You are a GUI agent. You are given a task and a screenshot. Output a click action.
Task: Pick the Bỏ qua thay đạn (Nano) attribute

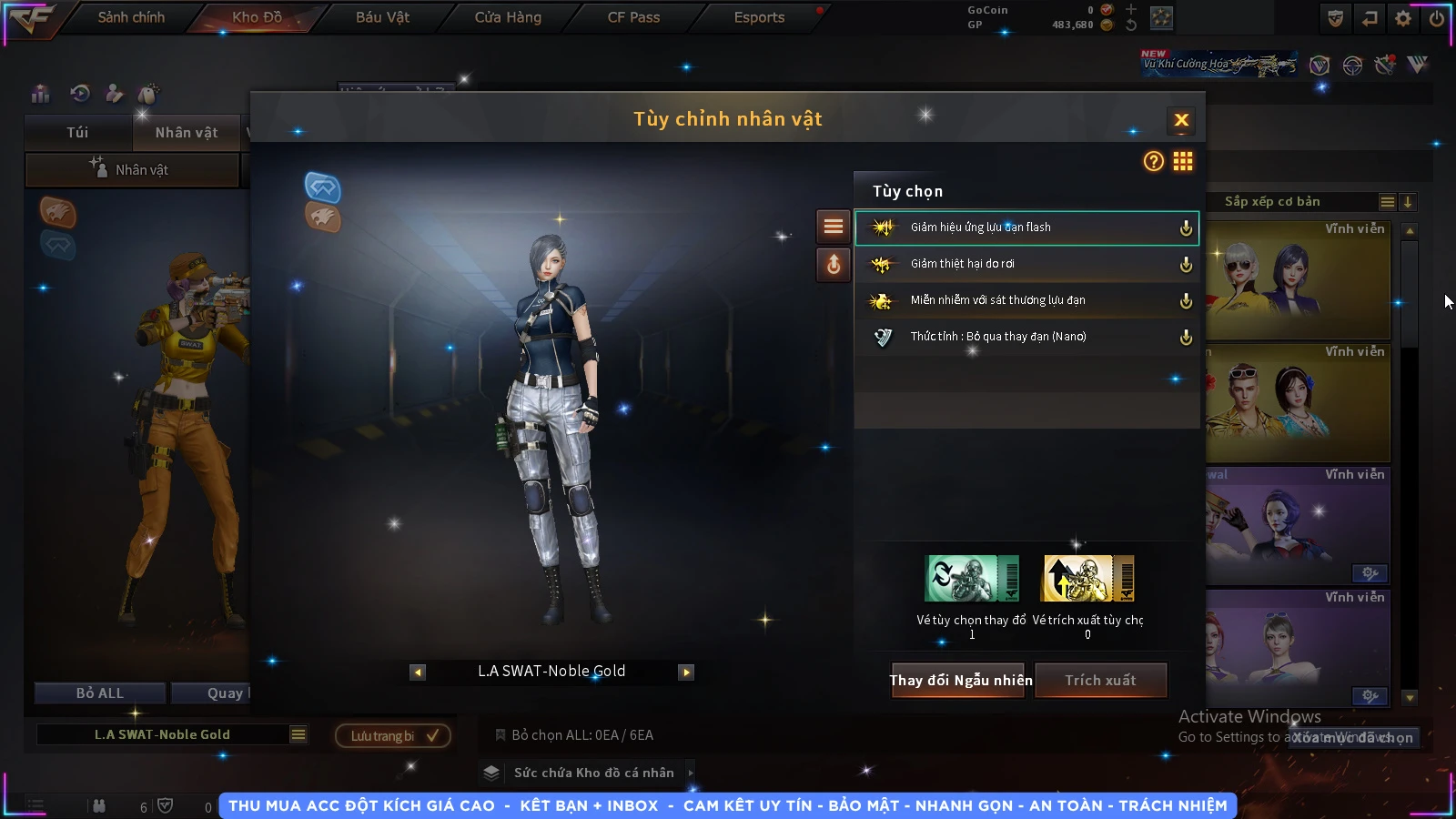point(1026,337)
